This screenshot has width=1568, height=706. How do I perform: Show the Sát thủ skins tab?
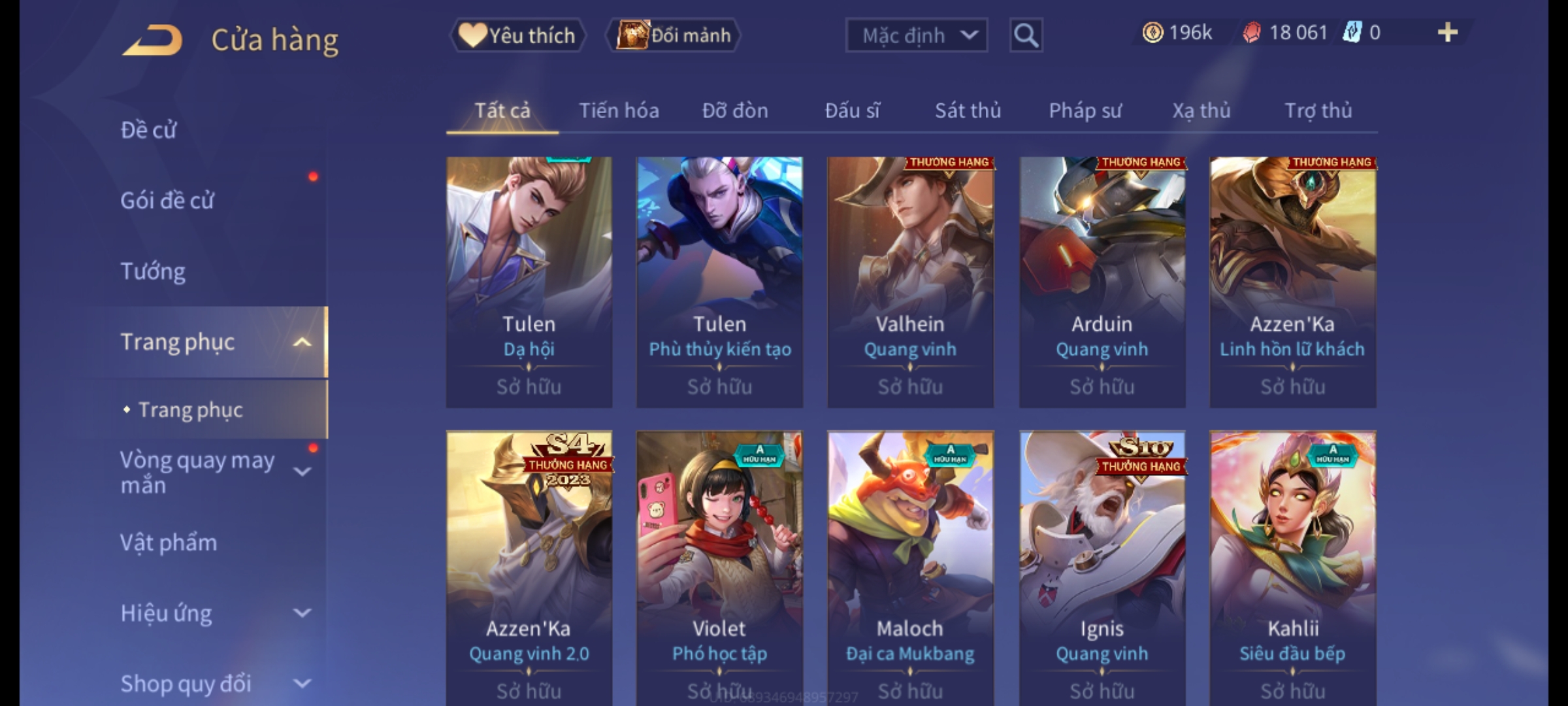968,110
